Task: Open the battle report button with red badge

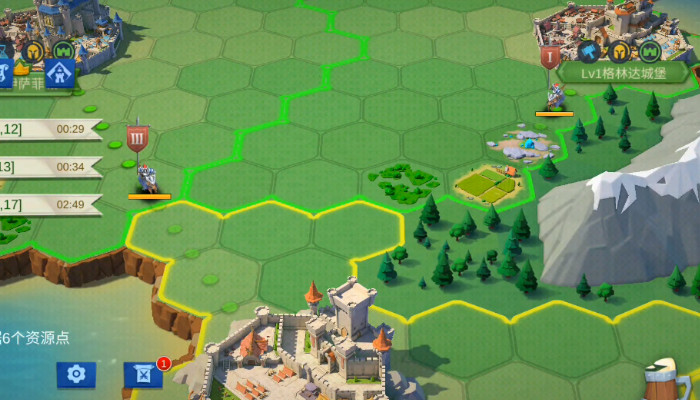Action: click(143, 375)
